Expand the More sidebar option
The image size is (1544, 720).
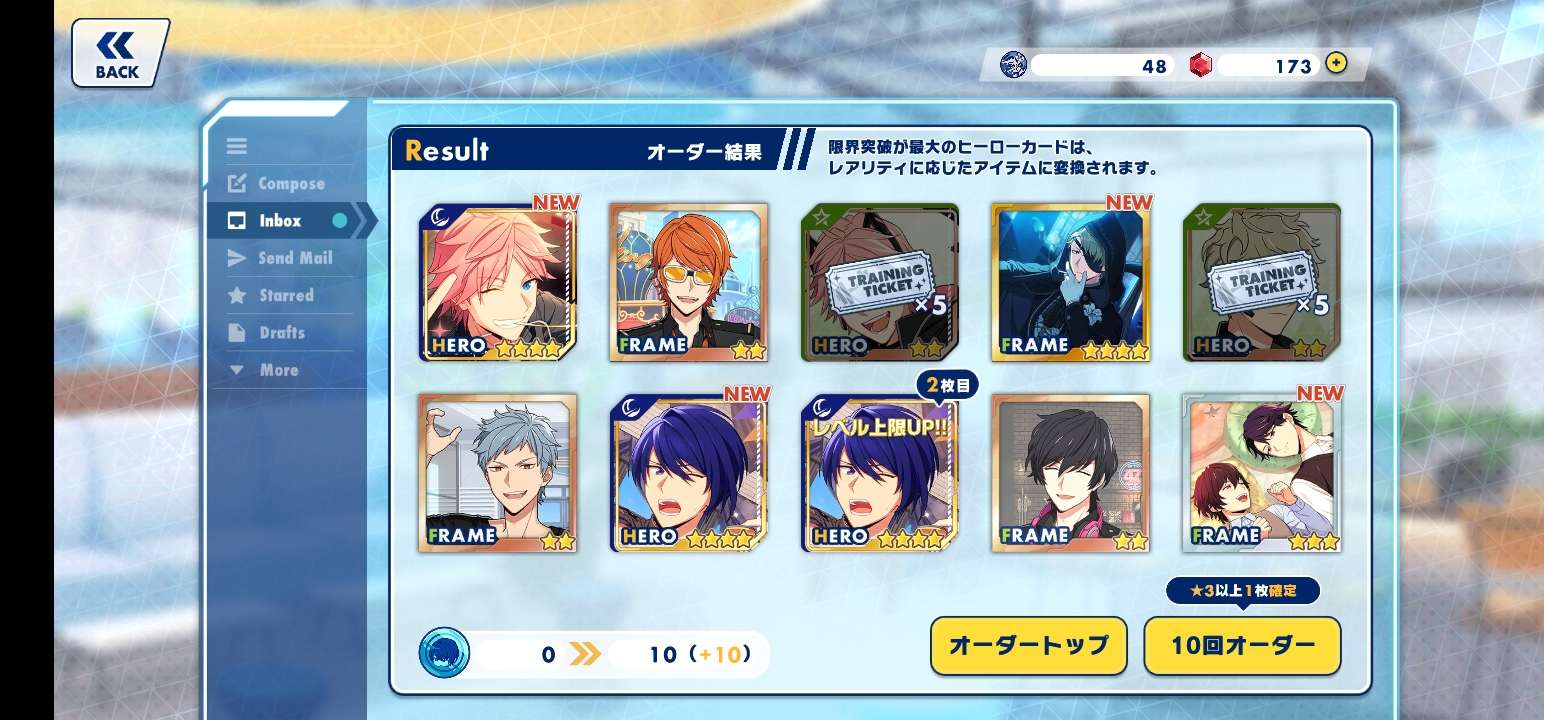278,370
